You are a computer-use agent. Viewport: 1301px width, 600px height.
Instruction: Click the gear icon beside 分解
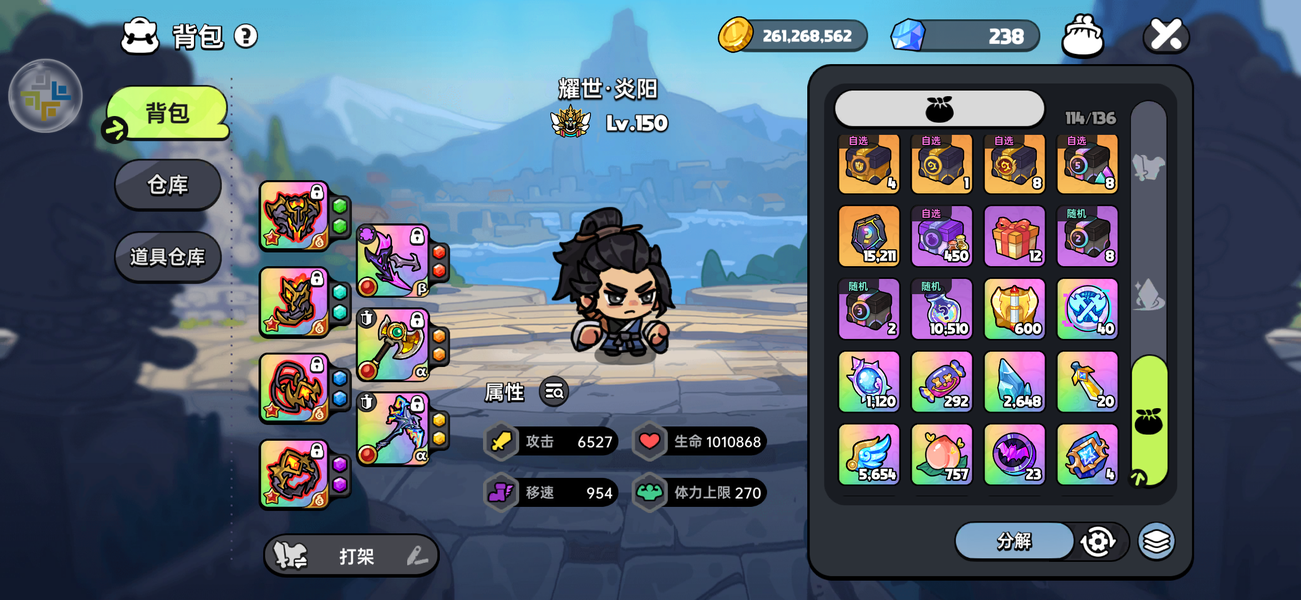point(1098,541)
